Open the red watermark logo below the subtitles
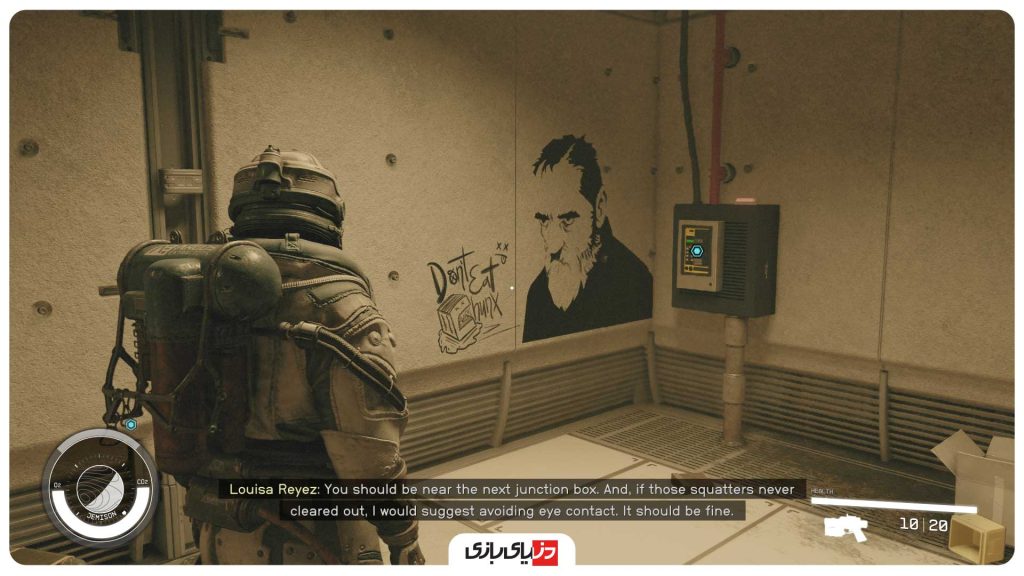This screenshot has width=1024, height=576. [511, 551]
